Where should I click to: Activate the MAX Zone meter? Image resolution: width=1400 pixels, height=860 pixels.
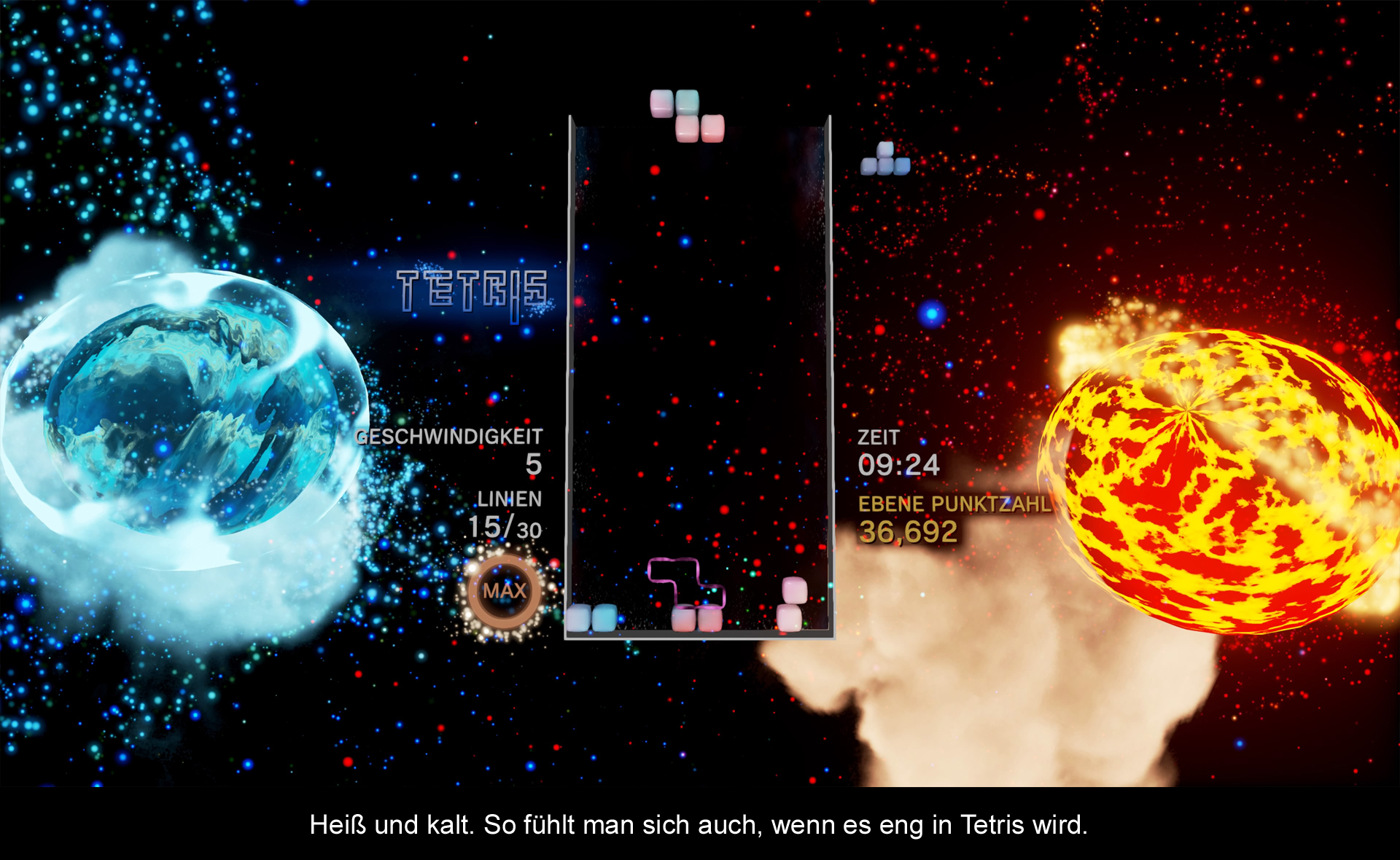[504, 591]
